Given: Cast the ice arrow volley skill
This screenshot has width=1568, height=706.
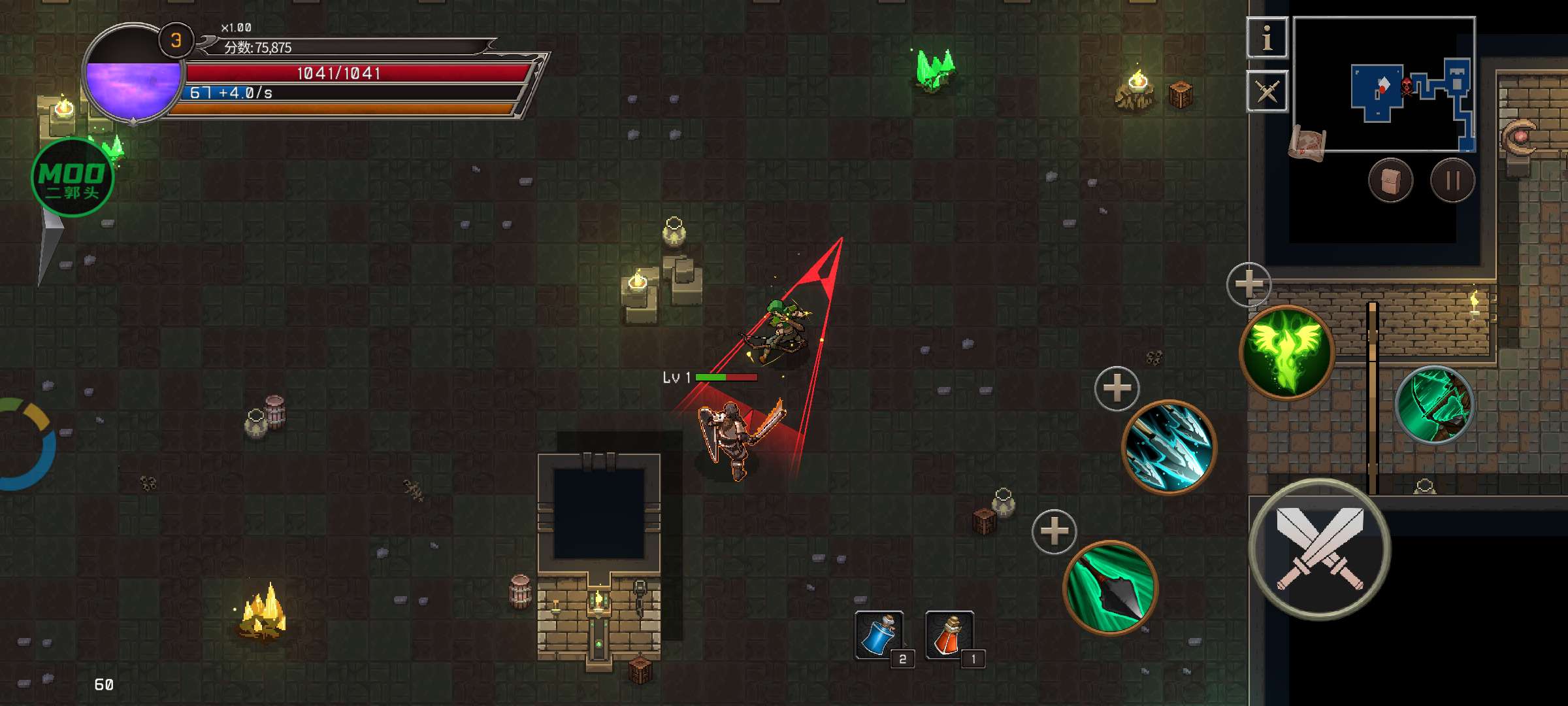Looking at the screenshot, I should coord(1169,448).
